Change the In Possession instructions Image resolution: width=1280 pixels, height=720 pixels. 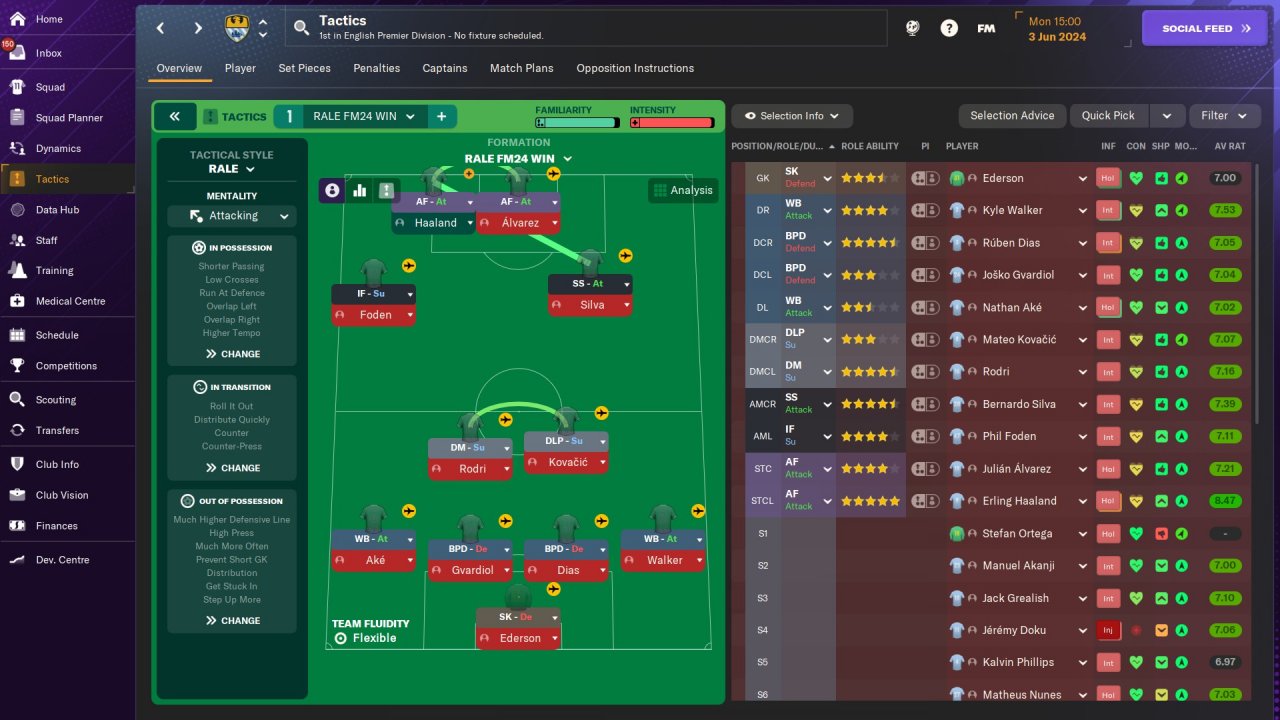tap(232, 354)
